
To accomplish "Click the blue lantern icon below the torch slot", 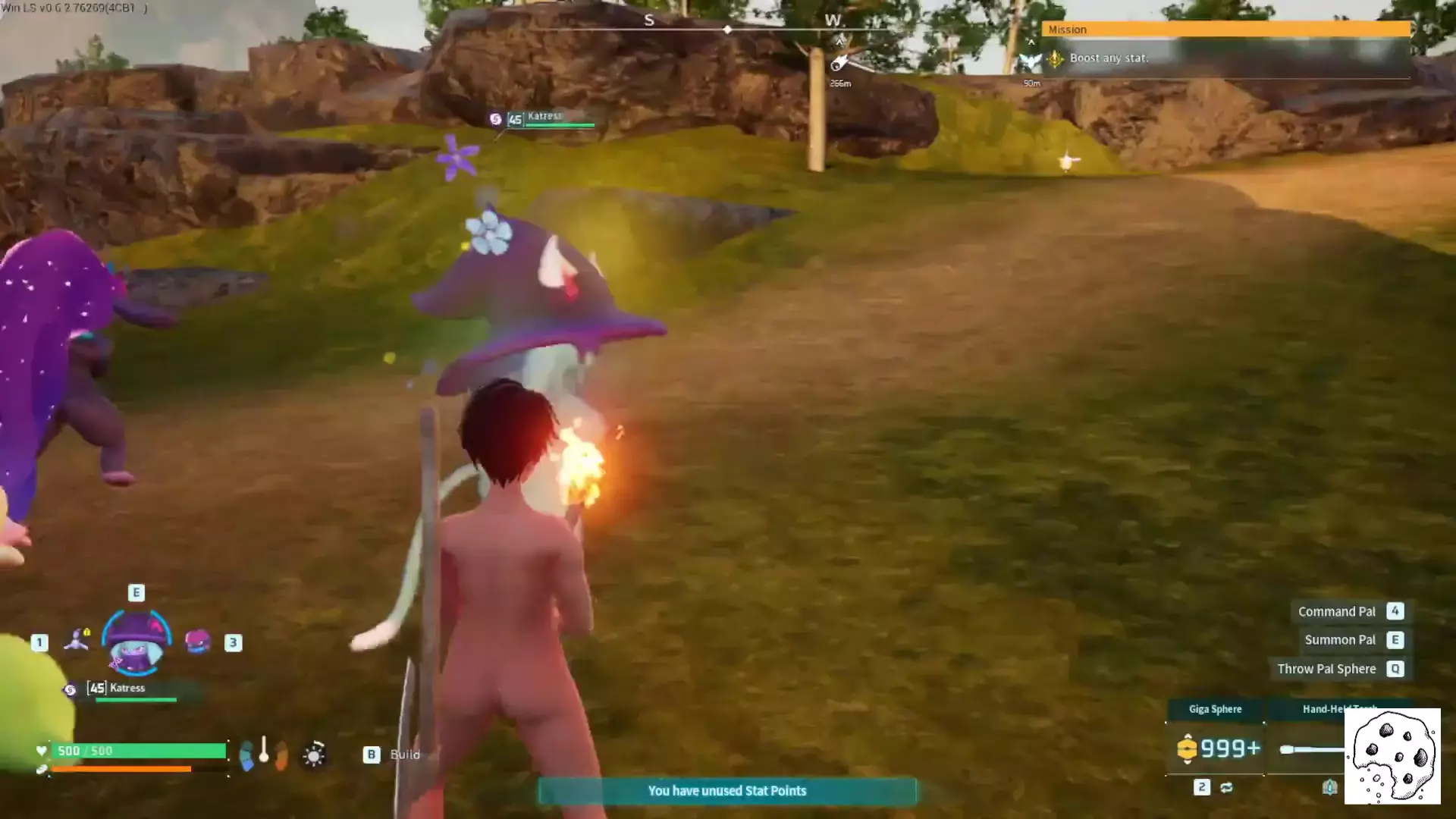I will click(x=1329, y=788).
